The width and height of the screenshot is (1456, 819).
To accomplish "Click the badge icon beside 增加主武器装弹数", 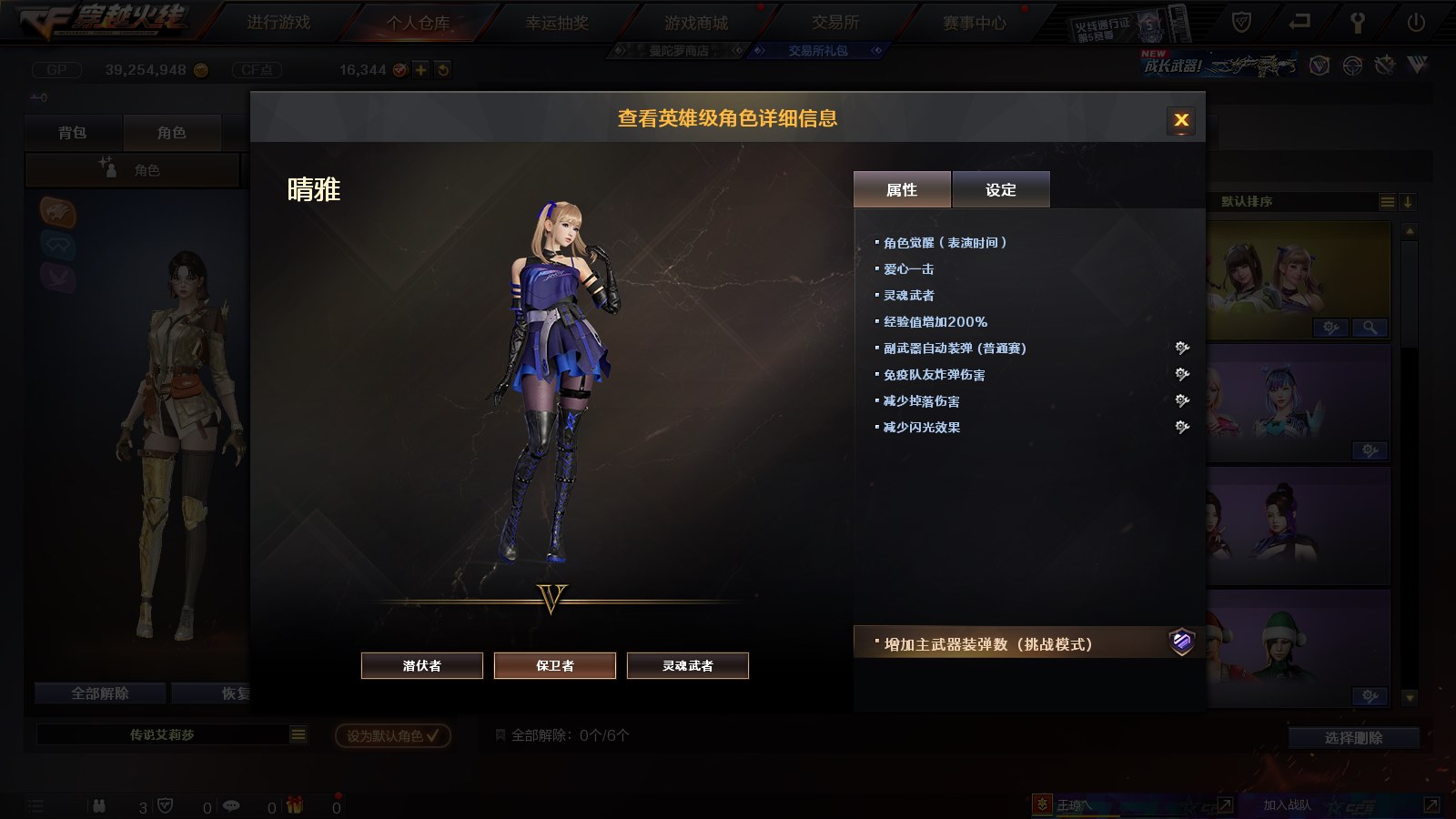I will 1181,642.
